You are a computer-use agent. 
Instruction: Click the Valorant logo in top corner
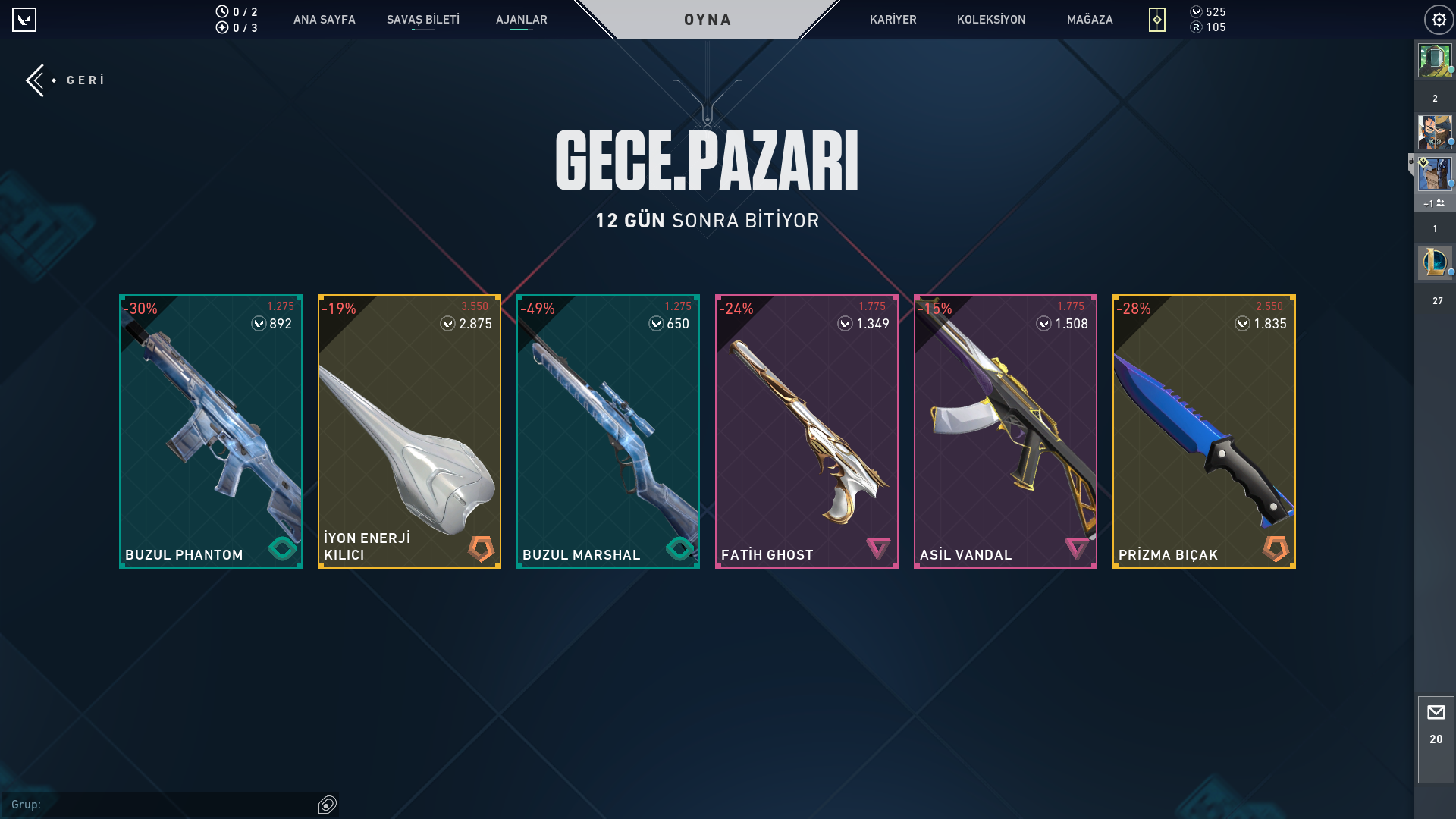(x=24, y=20)
